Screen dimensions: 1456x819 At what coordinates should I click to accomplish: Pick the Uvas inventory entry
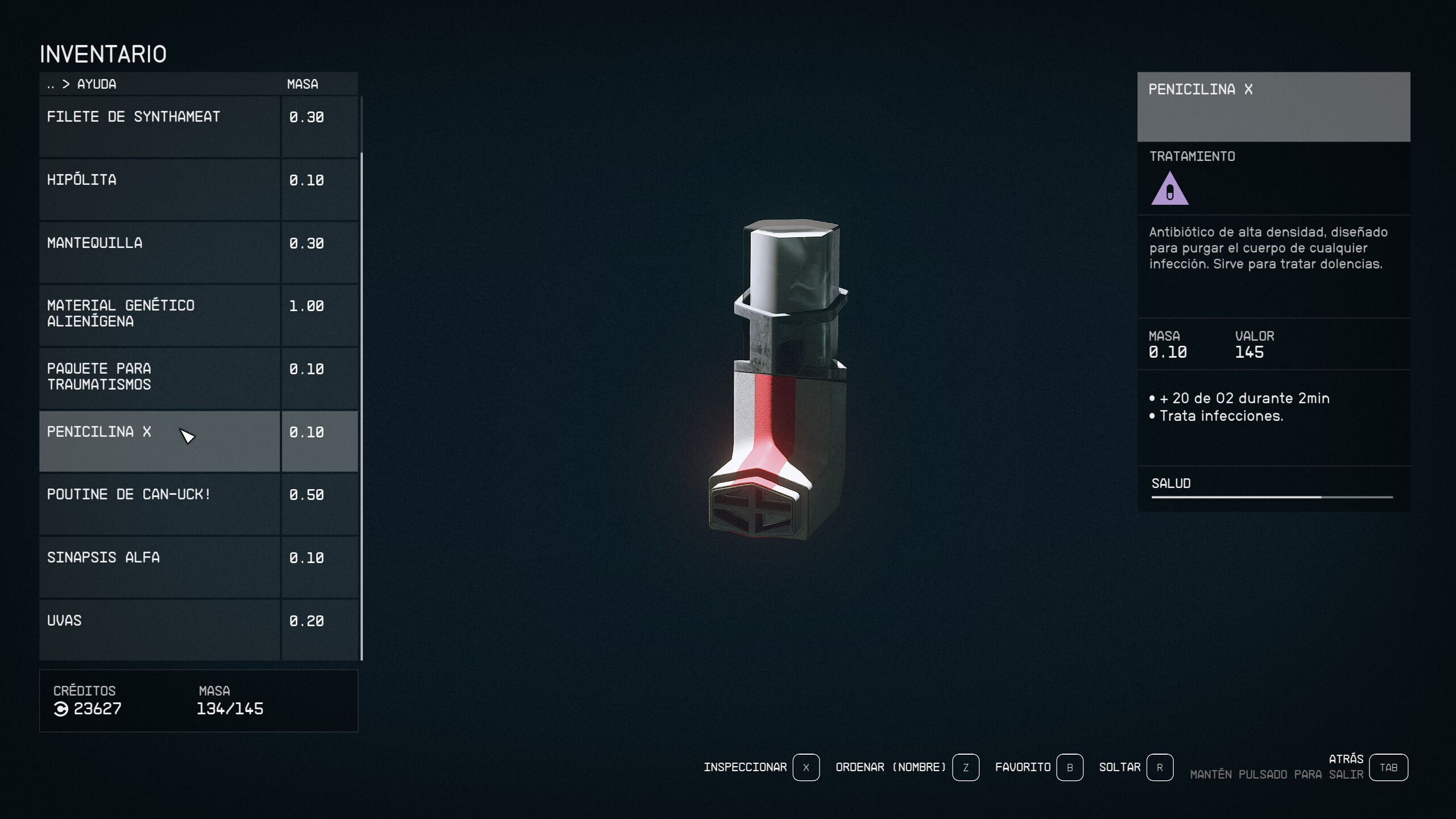click(159, 630)
